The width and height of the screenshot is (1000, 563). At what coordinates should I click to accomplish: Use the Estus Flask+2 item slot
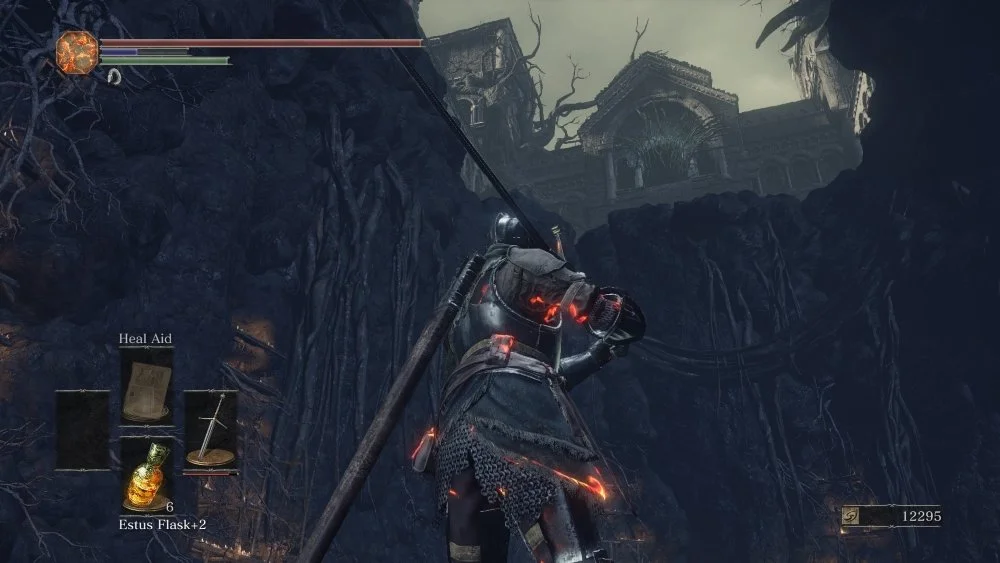point(146,475)
